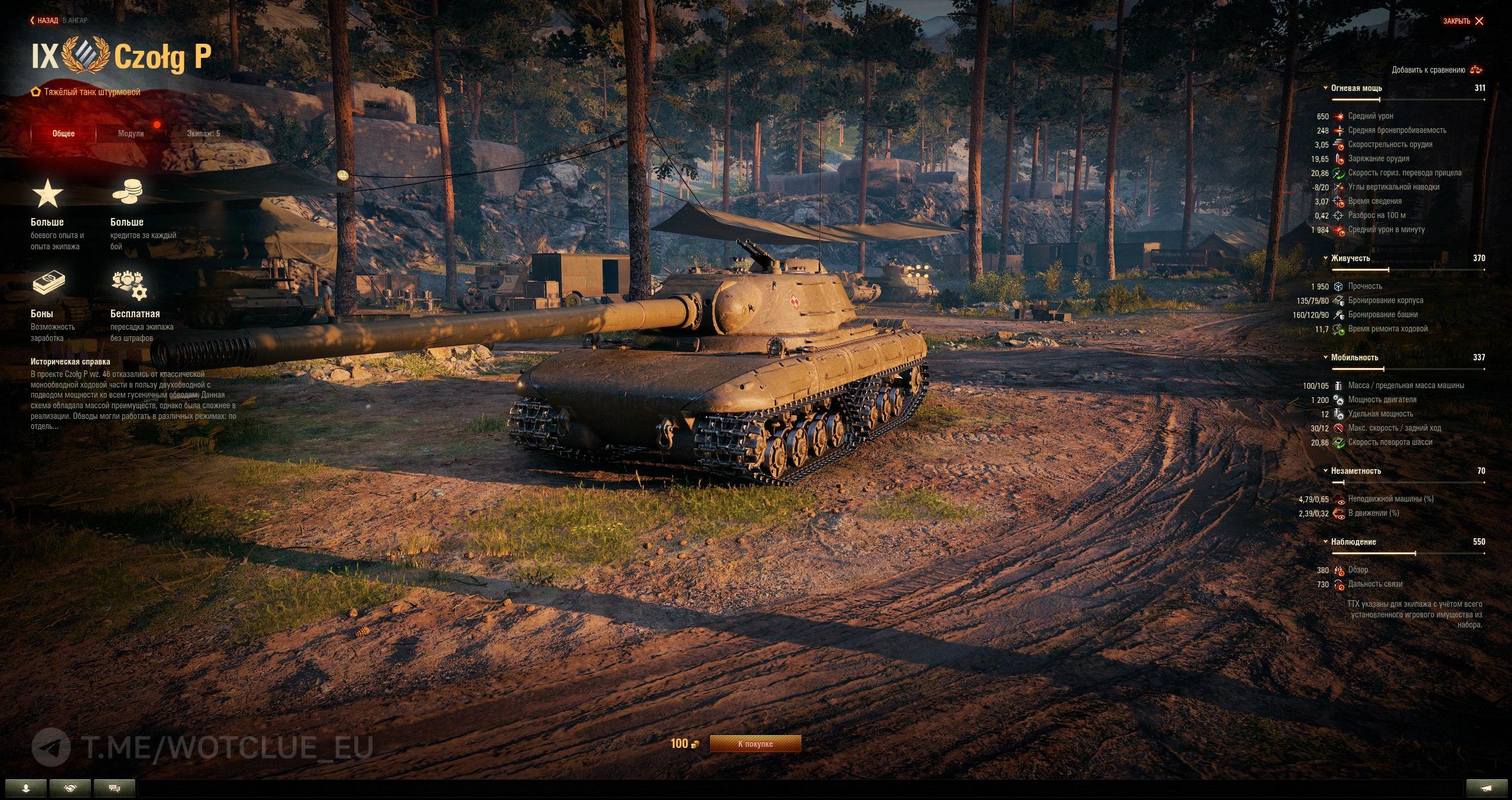1512x800 pixels.
Task: Open the handshake contacts button
Action: pyautogui.click(x=70, y=788)
